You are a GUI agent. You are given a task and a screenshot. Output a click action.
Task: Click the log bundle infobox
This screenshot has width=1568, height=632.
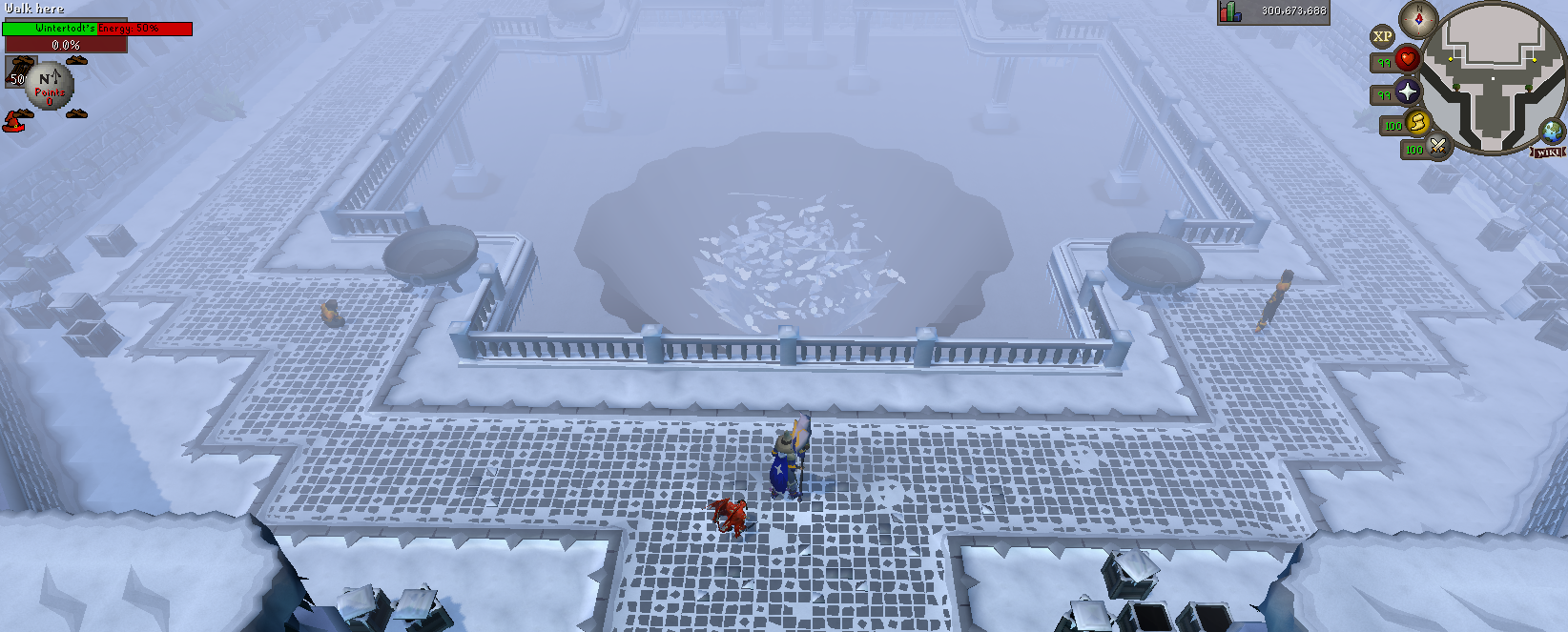[x=17, y=72]
